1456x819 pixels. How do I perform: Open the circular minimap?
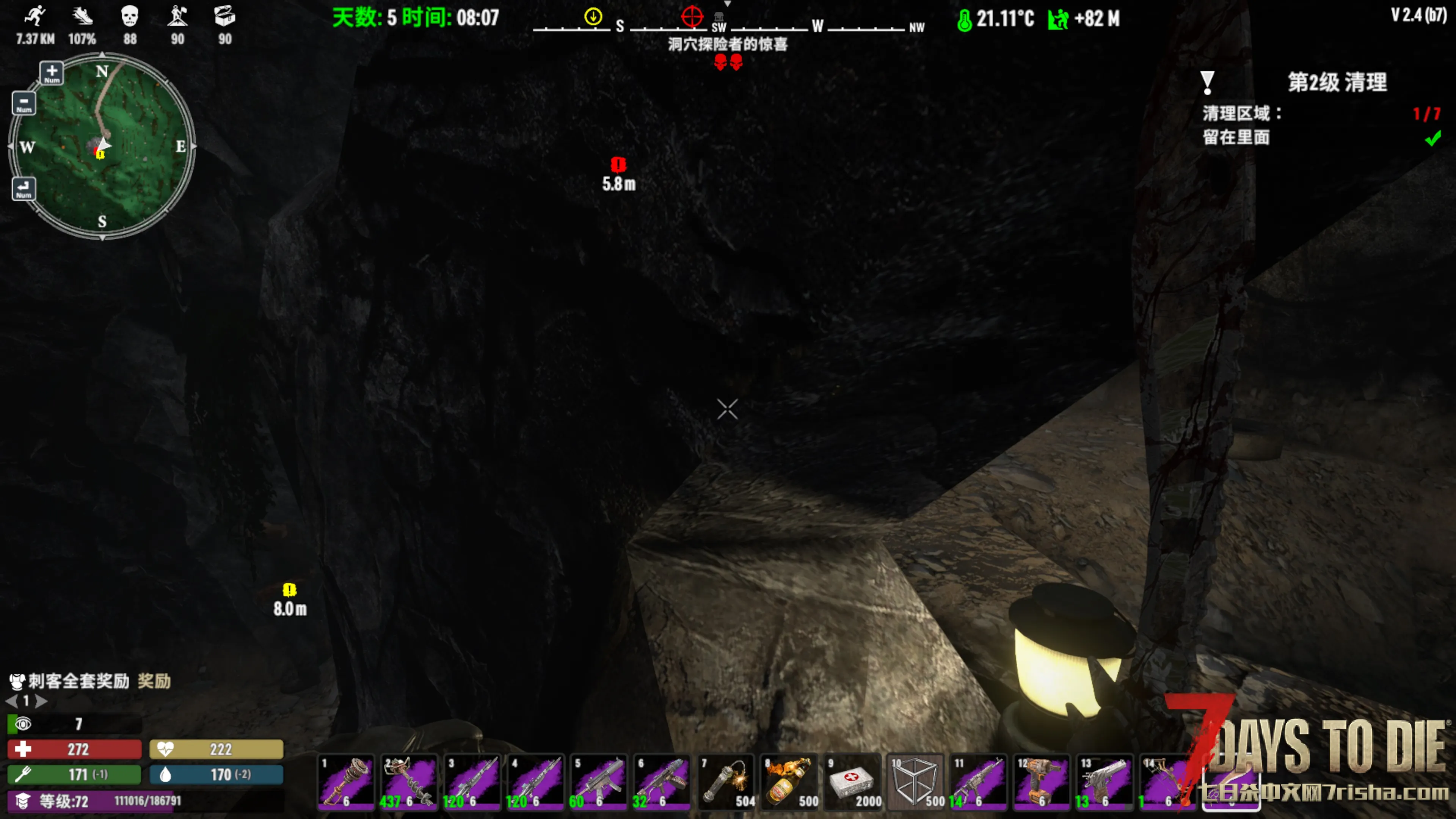click(102, 146)
